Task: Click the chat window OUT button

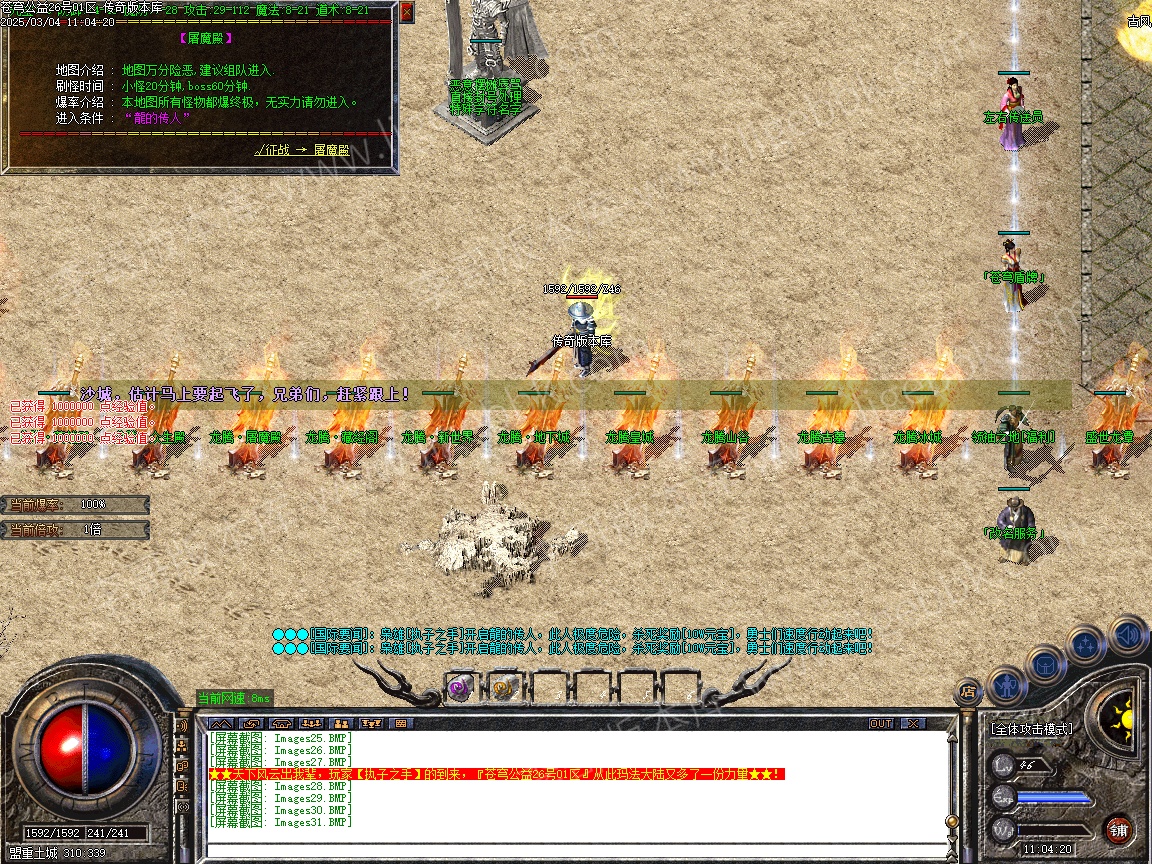Action: click(881, 723)
